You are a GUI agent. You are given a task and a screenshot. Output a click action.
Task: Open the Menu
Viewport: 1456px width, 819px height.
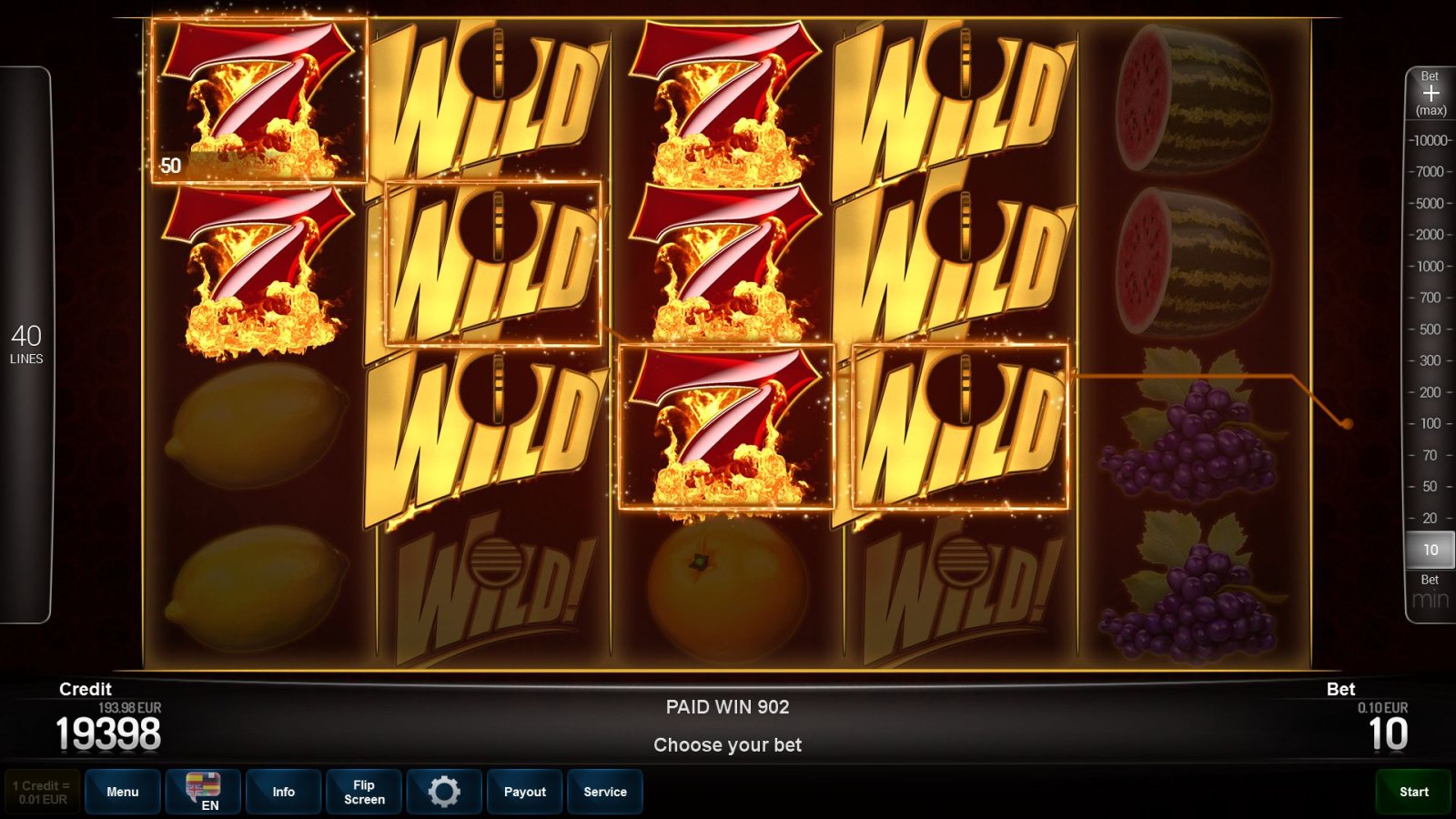[x=122, y=792]
